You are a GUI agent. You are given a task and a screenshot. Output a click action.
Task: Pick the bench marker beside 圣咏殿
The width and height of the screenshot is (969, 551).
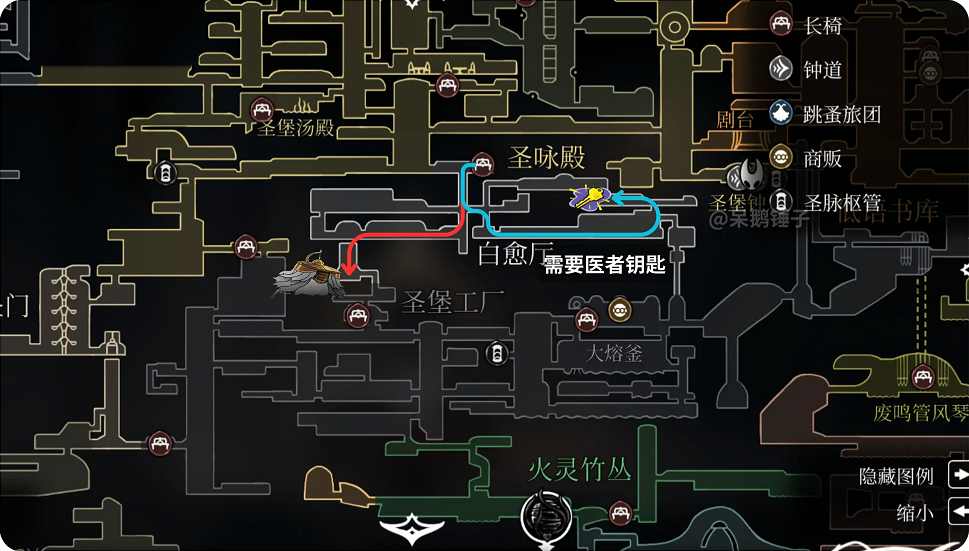[483, 165]
